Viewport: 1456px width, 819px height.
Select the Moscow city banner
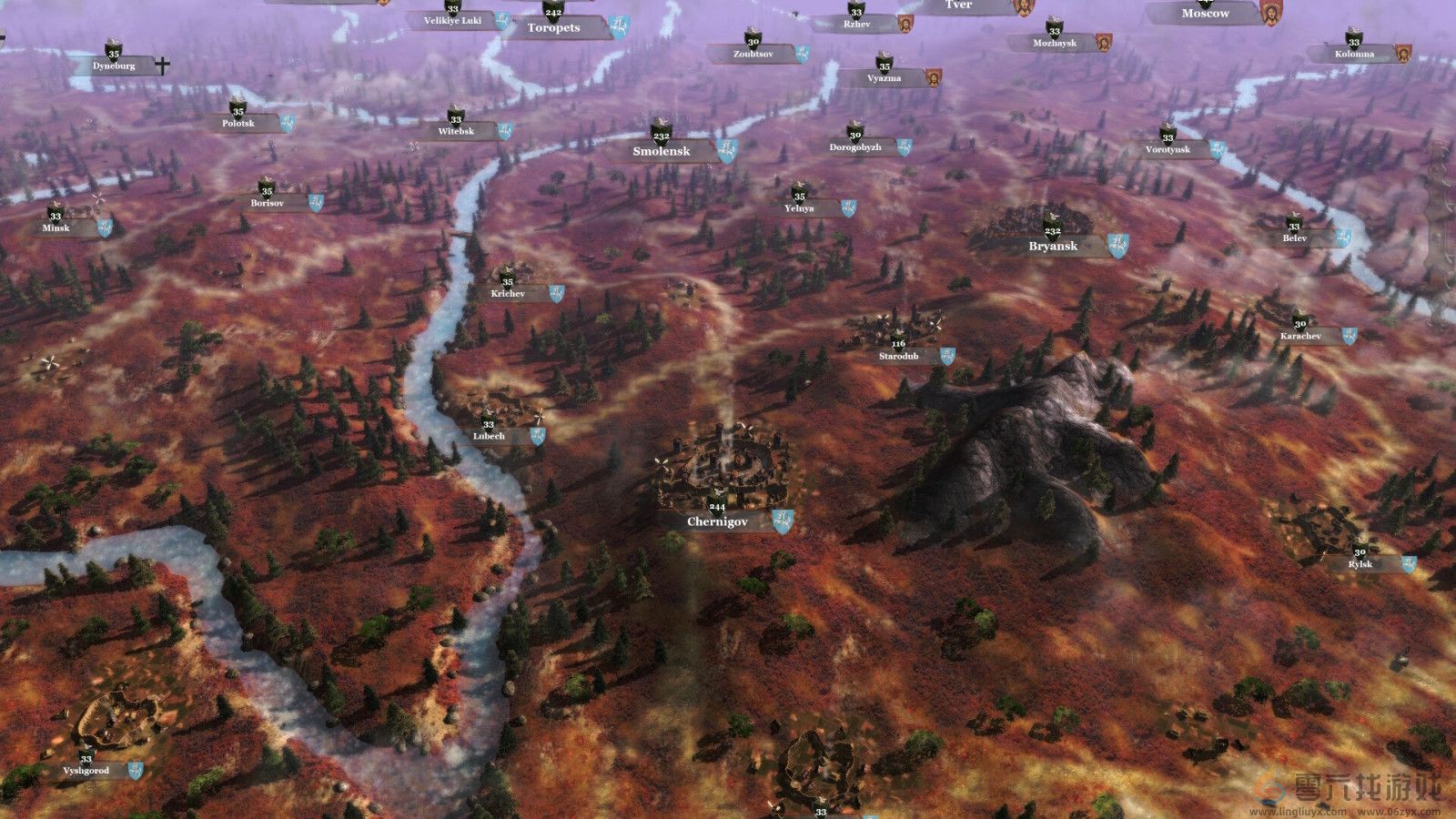(x=1205, y=14)
